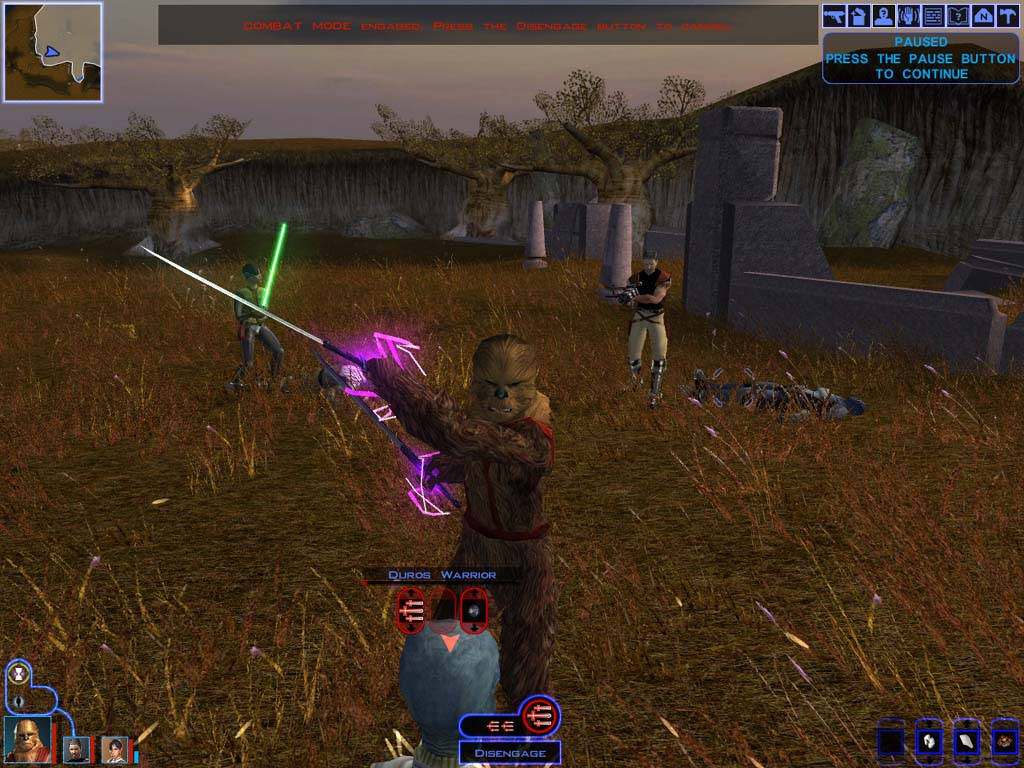Switch to the female companion portrait
This screenshot has width=1024, height=768.
tap(115, 748)
